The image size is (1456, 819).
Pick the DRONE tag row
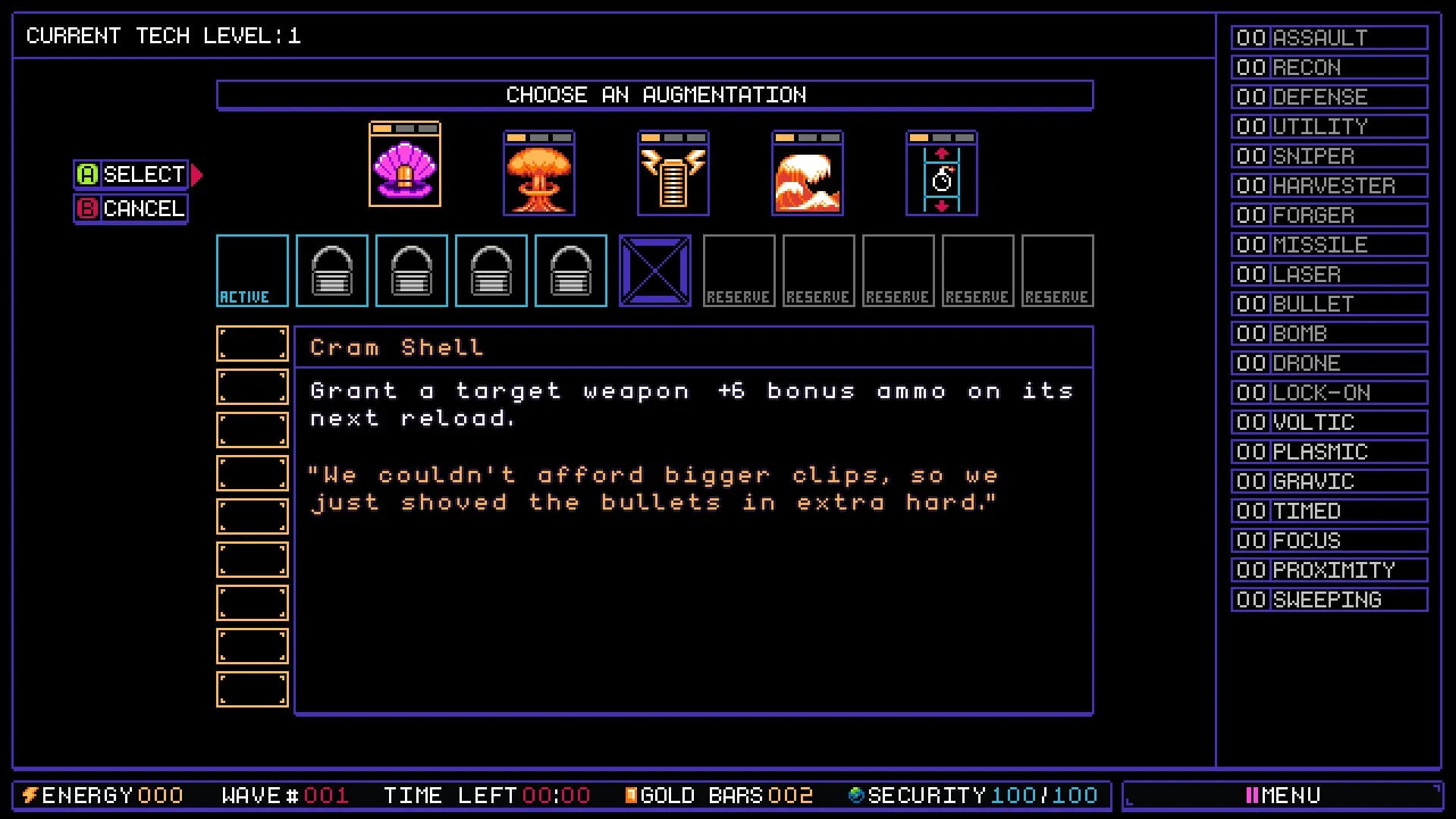(x=1329, y=363)
